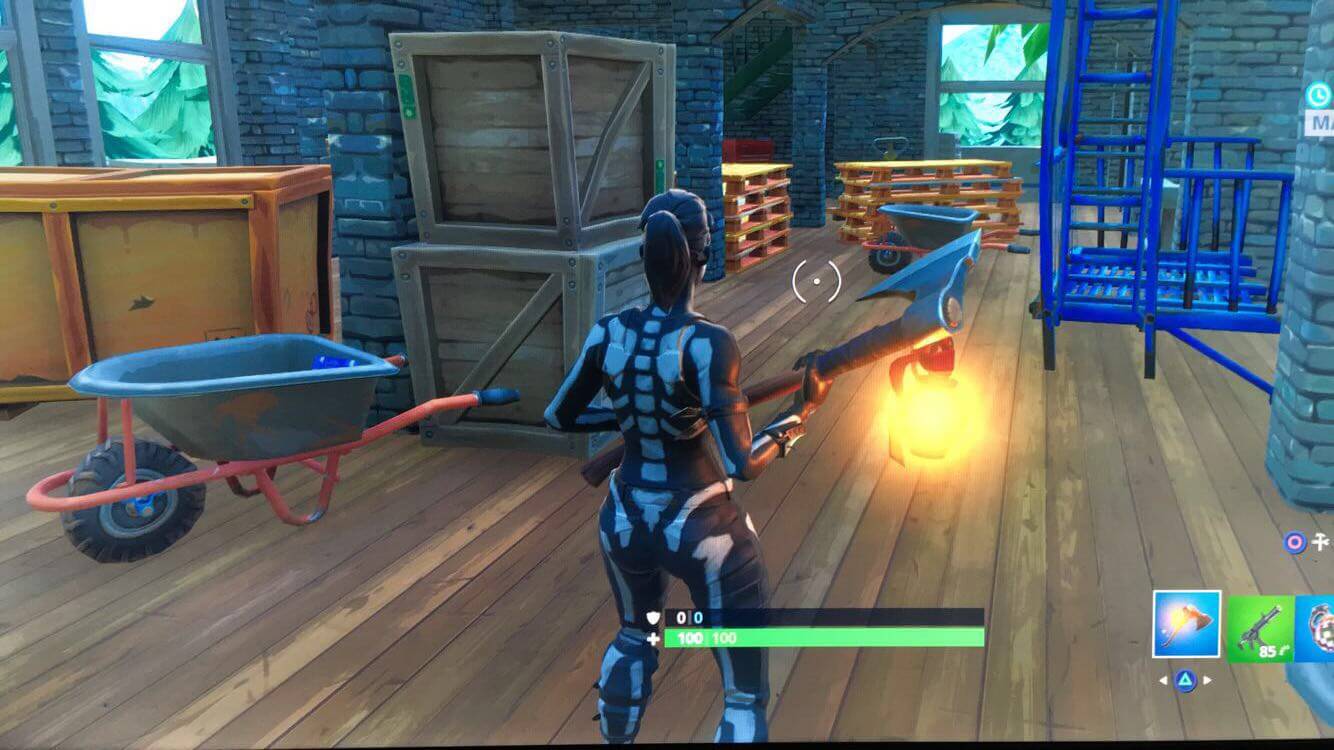This screenshot has width=1334, height=750.
Task: Click the crossed pickaxes harvesting icon
Action: click(x=1322, y=542)
